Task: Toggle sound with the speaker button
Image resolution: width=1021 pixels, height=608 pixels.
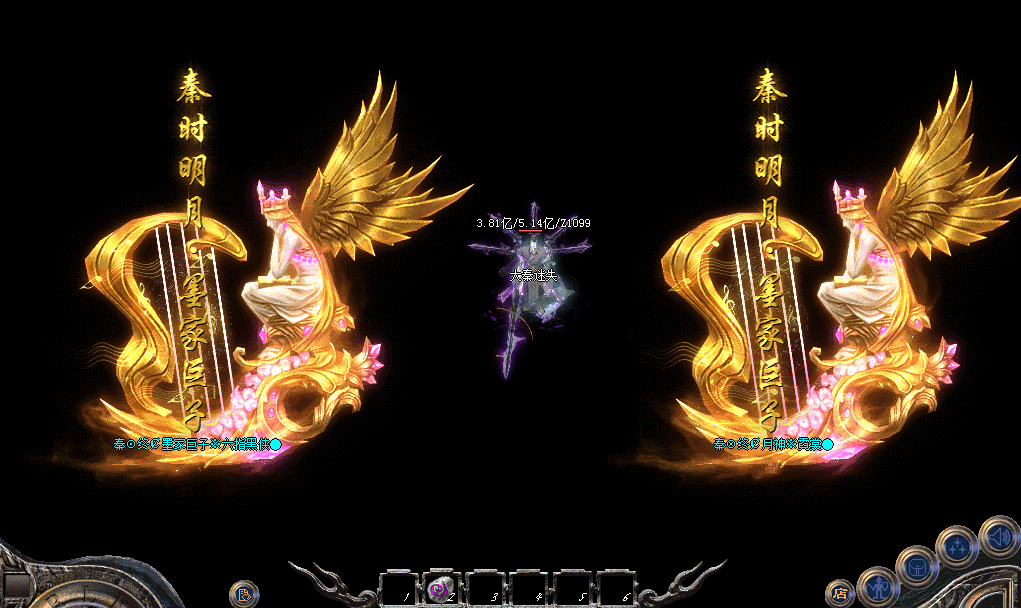Action: click(x=997, y=535)
